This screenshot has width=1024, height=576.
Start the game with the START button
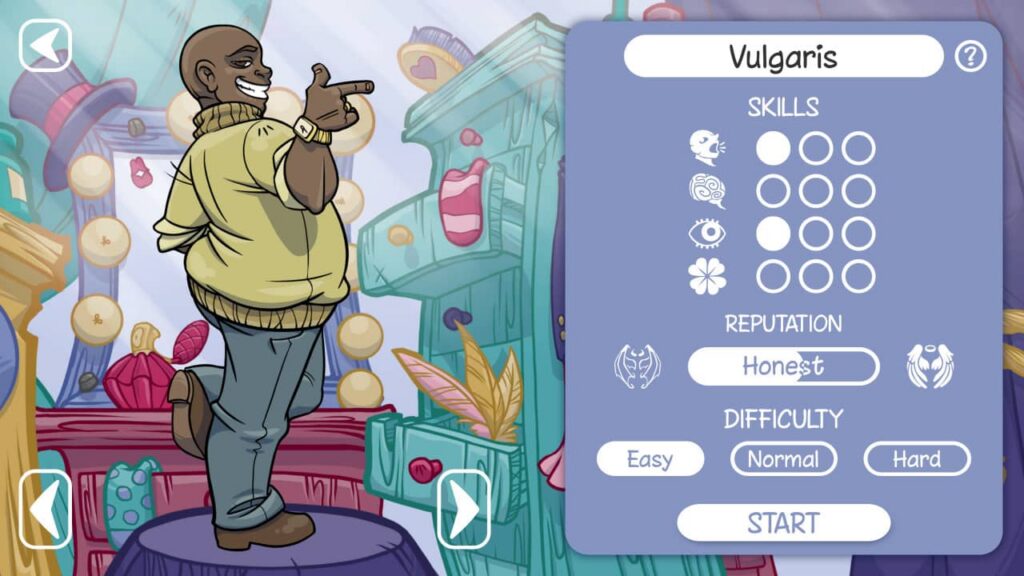click(x=783, y=522)
